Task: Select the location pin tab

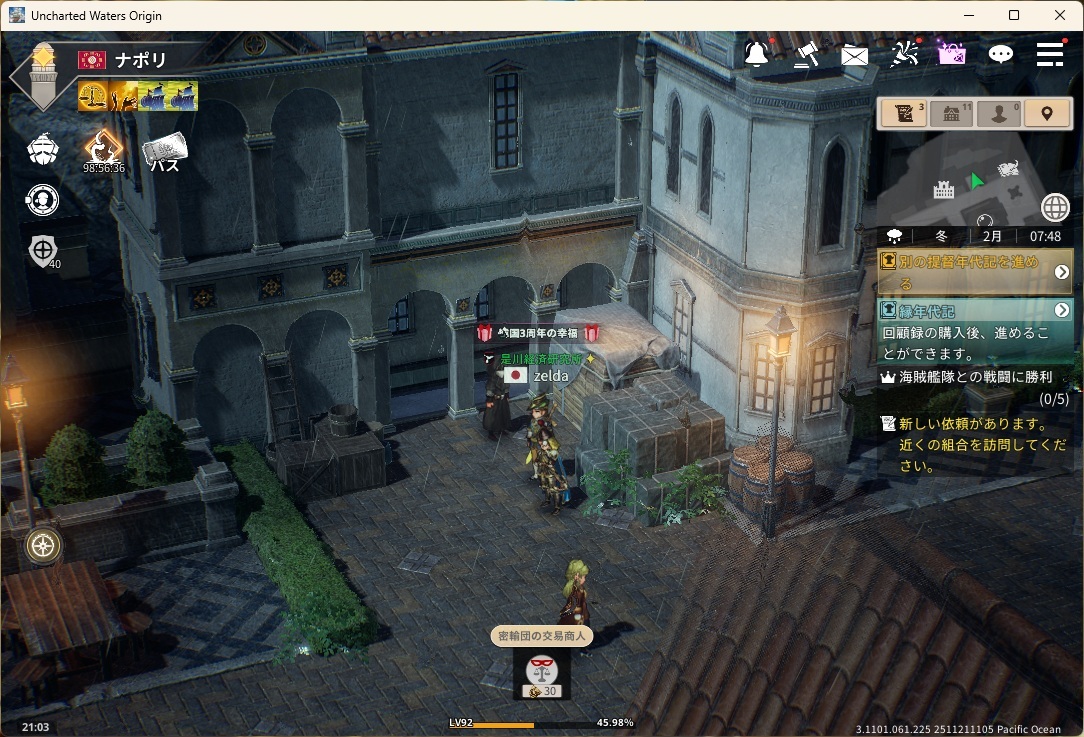Action: 1047,113
